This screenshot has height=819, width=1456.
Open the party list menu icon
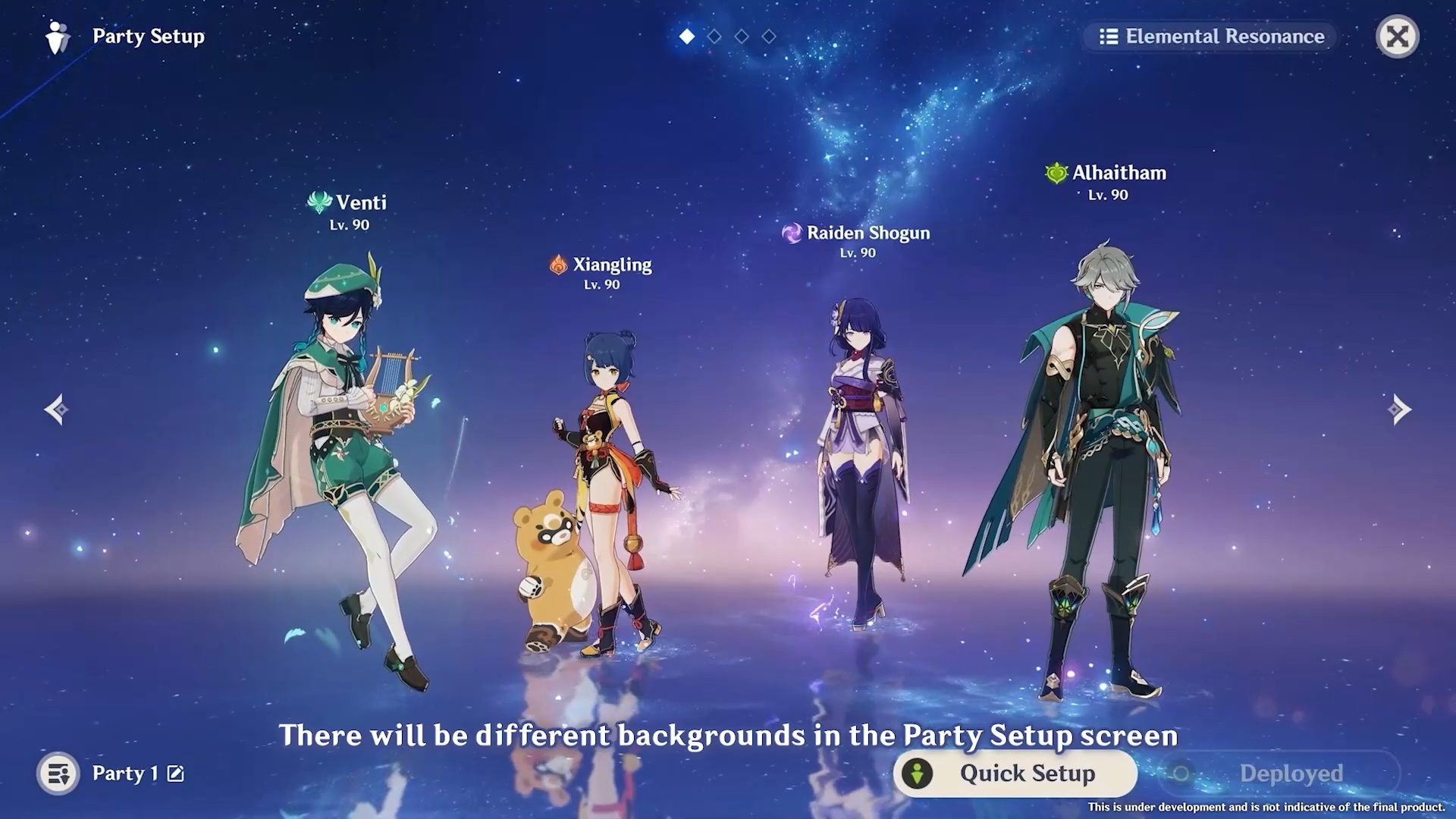click(58, 773)
